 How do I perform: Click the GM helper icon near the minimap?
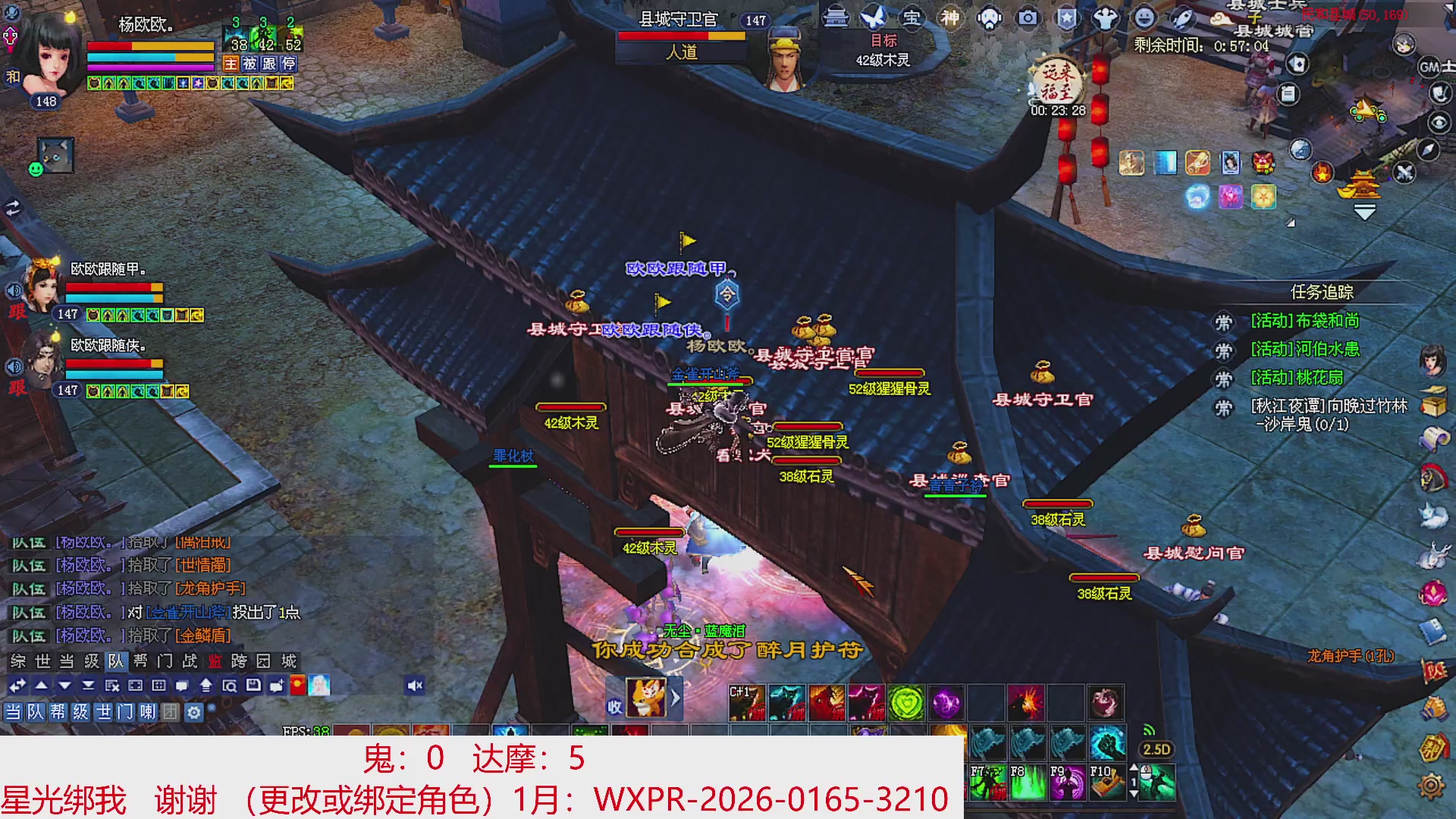1429,66
